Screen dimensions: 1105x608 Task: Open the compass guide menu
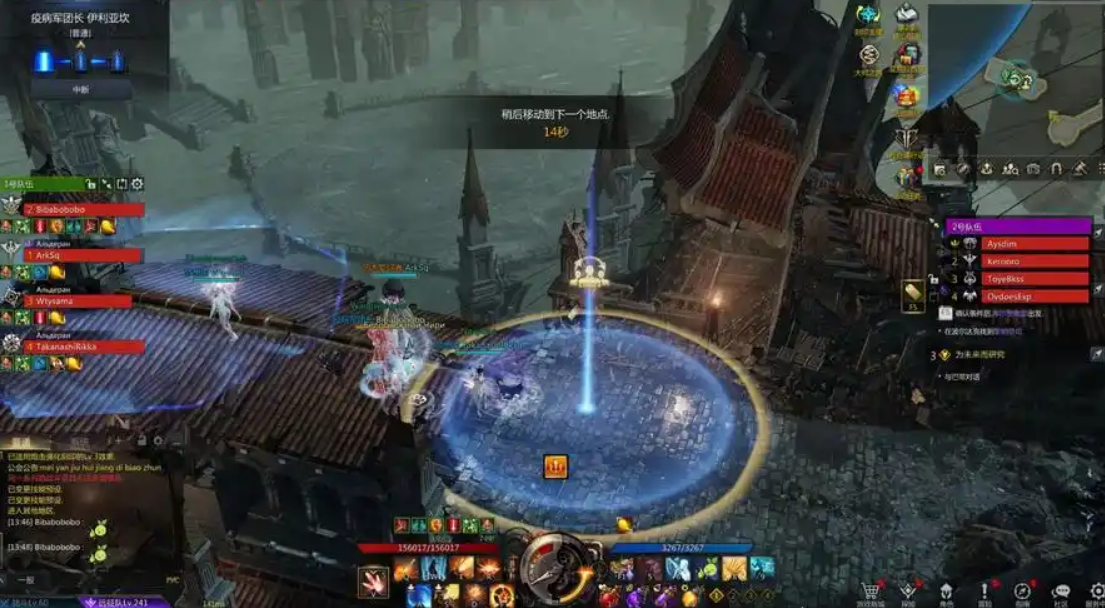(x=1022, y=592)
